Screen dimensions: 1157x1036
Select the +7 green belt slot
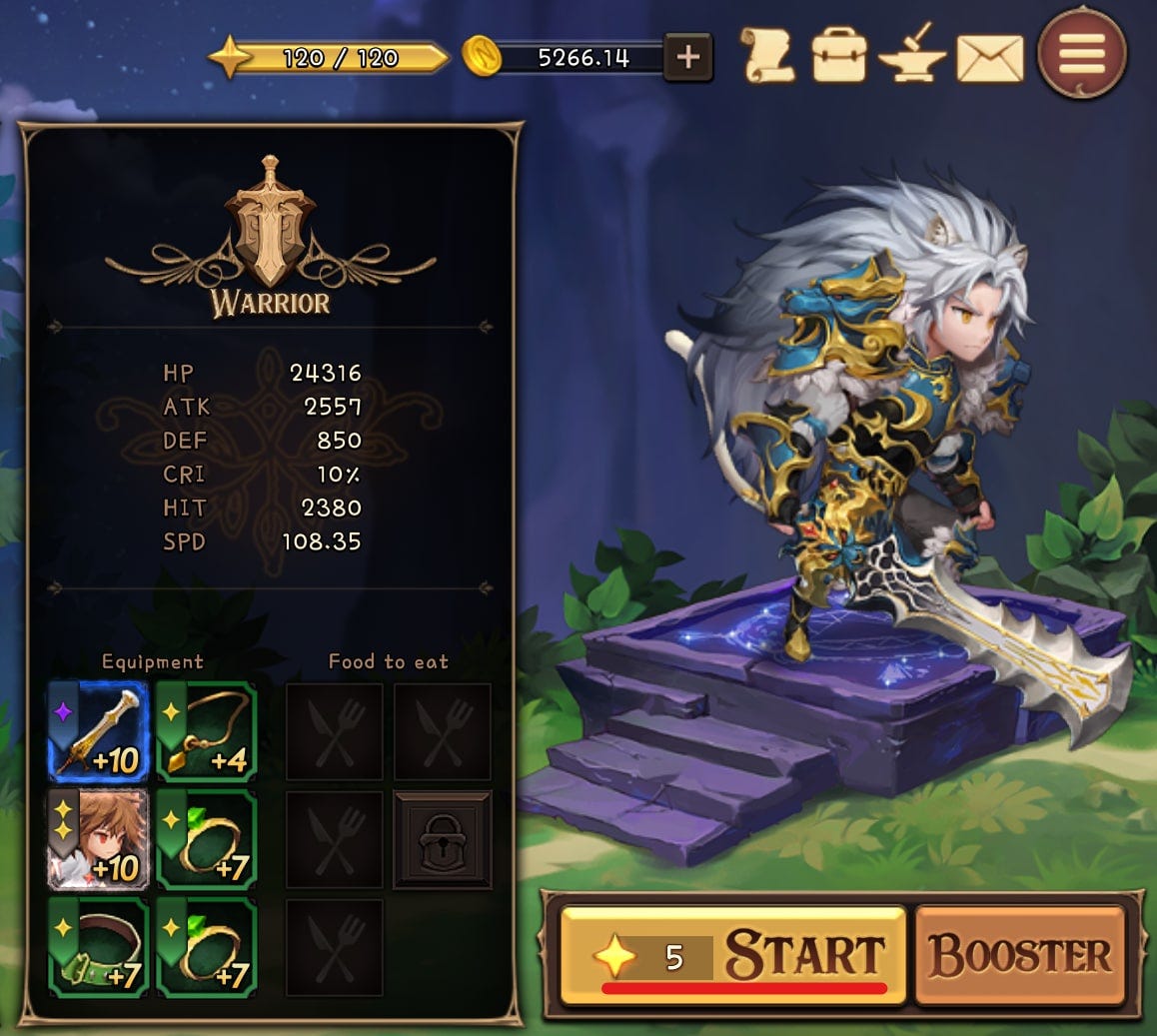[x=99, y=947]
